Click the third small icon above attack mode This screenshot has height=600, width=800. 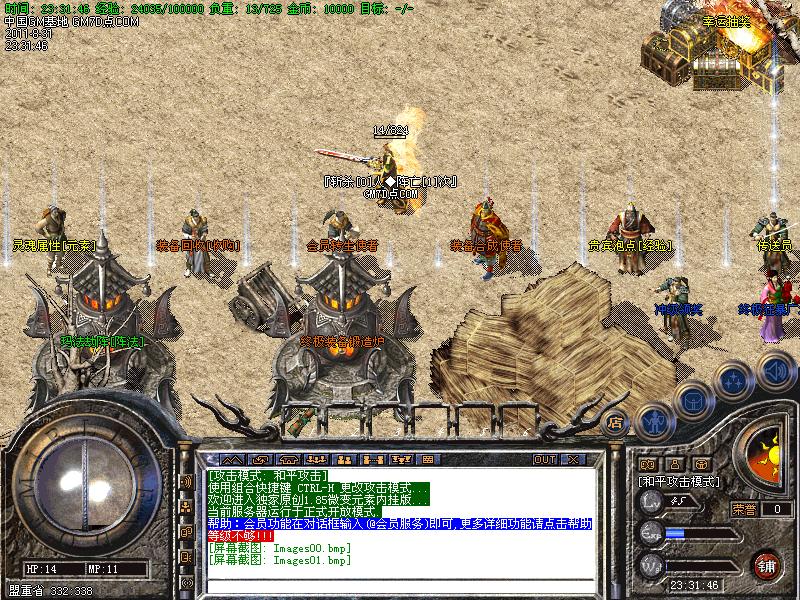coord(701,465)
